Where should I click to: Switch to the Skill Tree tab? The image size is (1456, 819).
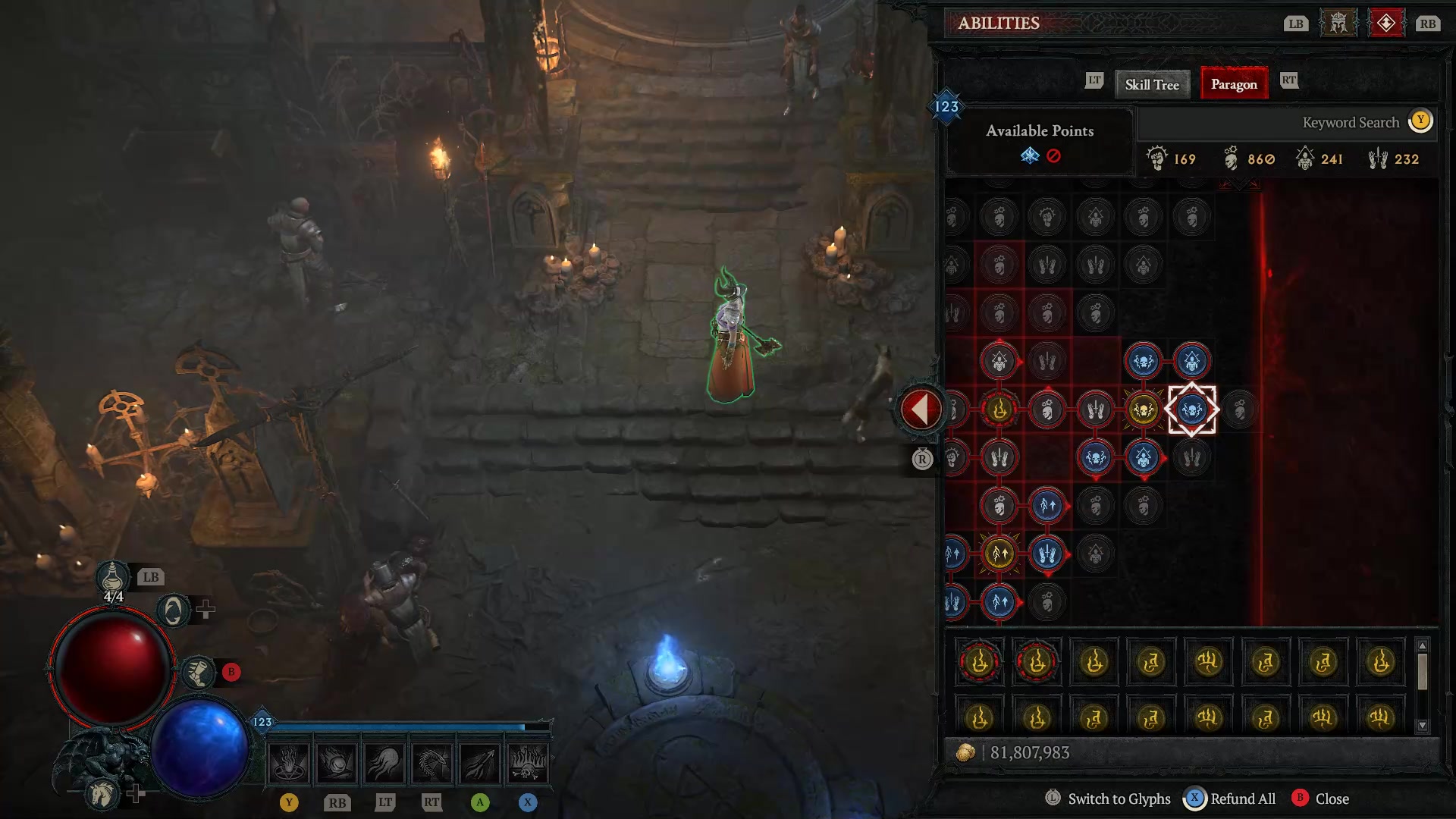(1151, 84)
